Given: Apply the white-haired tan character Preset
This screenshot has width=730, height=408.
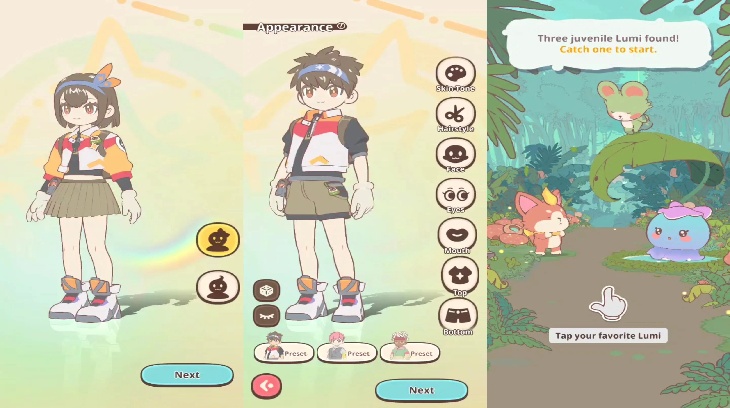Looking at the screenshot, I should (409, 351).
